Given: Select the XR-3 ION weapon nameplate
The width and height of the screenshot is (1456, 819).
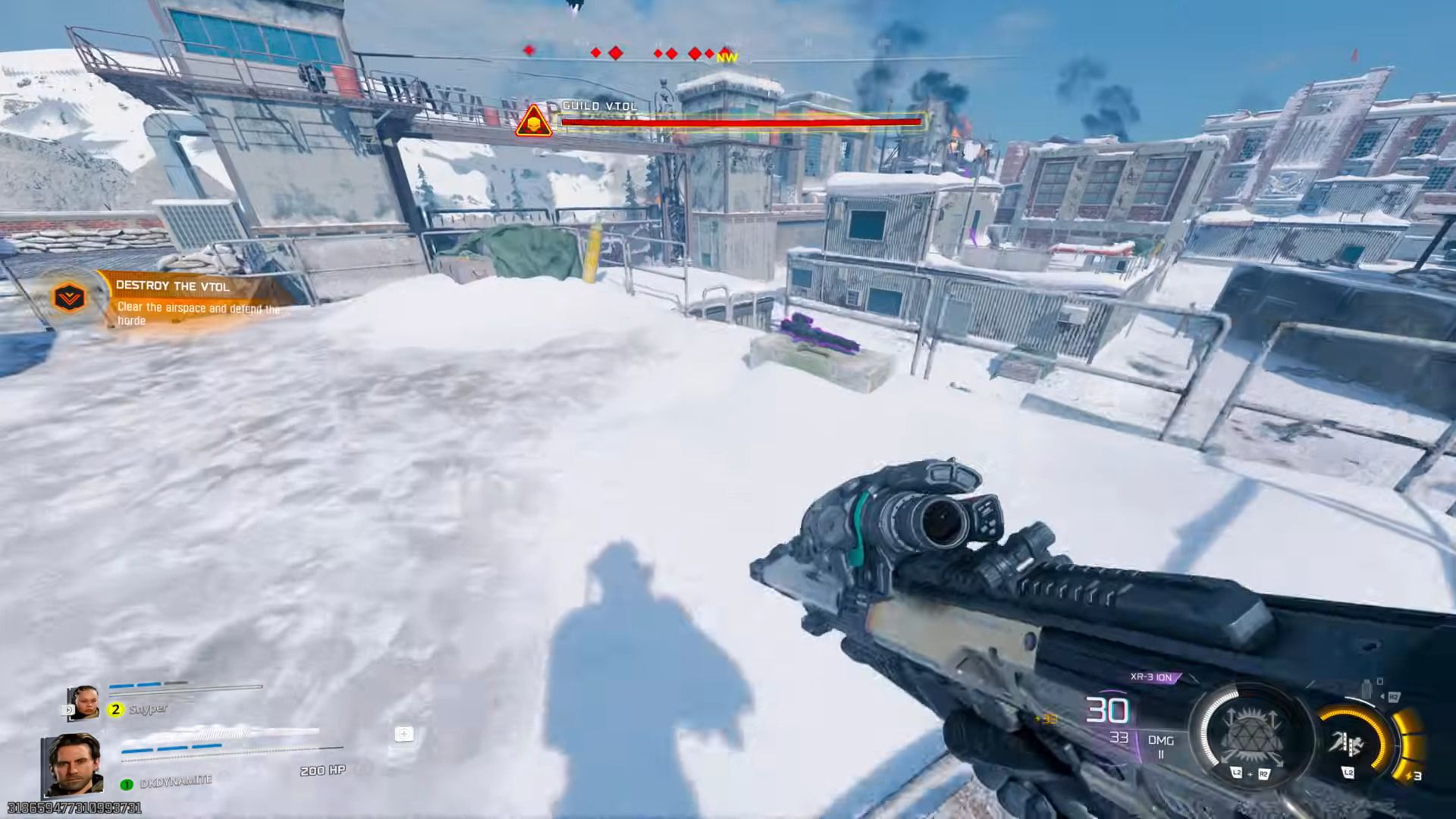Looking at the screenshot, I should click(x=1152, y=676).
